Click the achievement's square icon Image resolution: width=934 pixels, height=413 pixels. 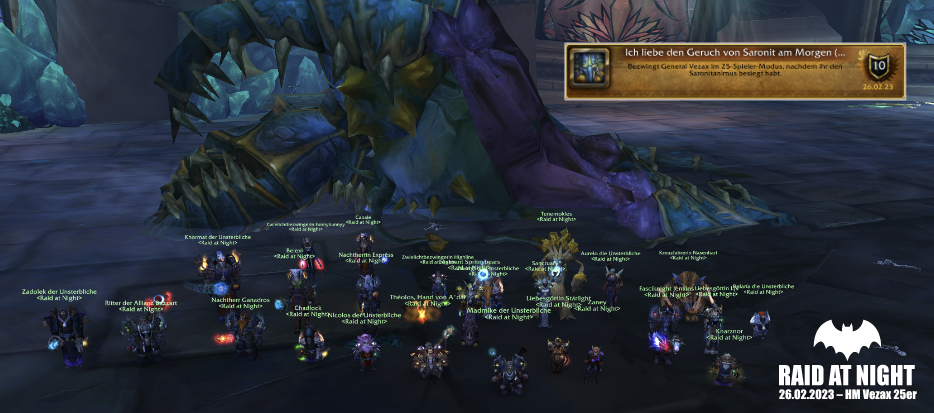pyautogui.click(x=585, y=68)
